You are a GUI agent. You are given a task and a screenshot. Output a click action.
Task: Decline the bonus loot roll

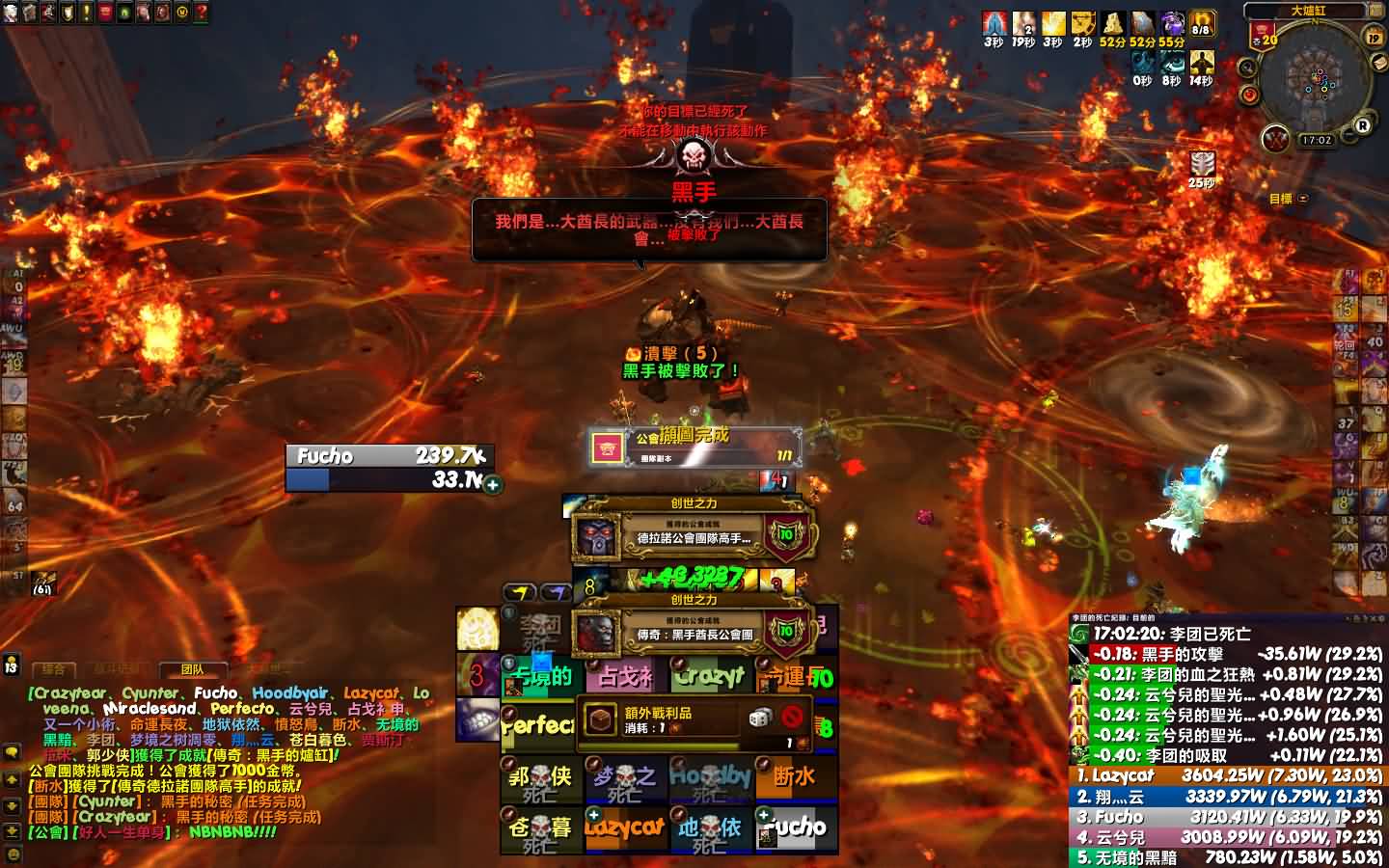click(792, 718)
